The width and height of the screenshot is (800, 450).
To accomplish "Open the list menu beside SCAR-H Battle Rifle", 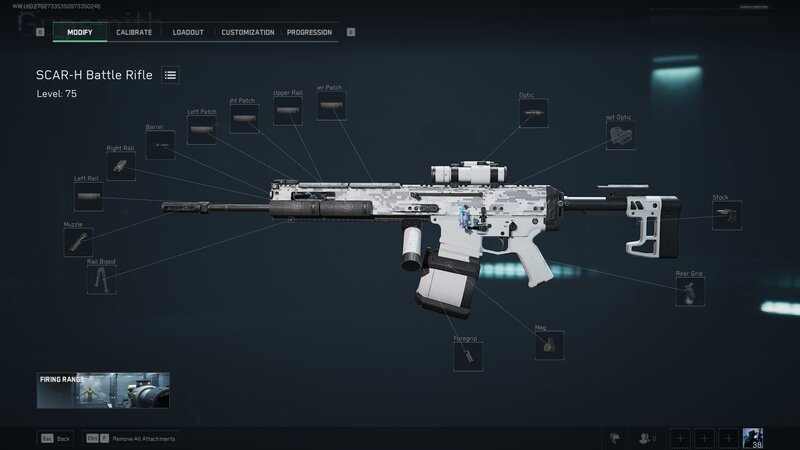I will (170, 75).
